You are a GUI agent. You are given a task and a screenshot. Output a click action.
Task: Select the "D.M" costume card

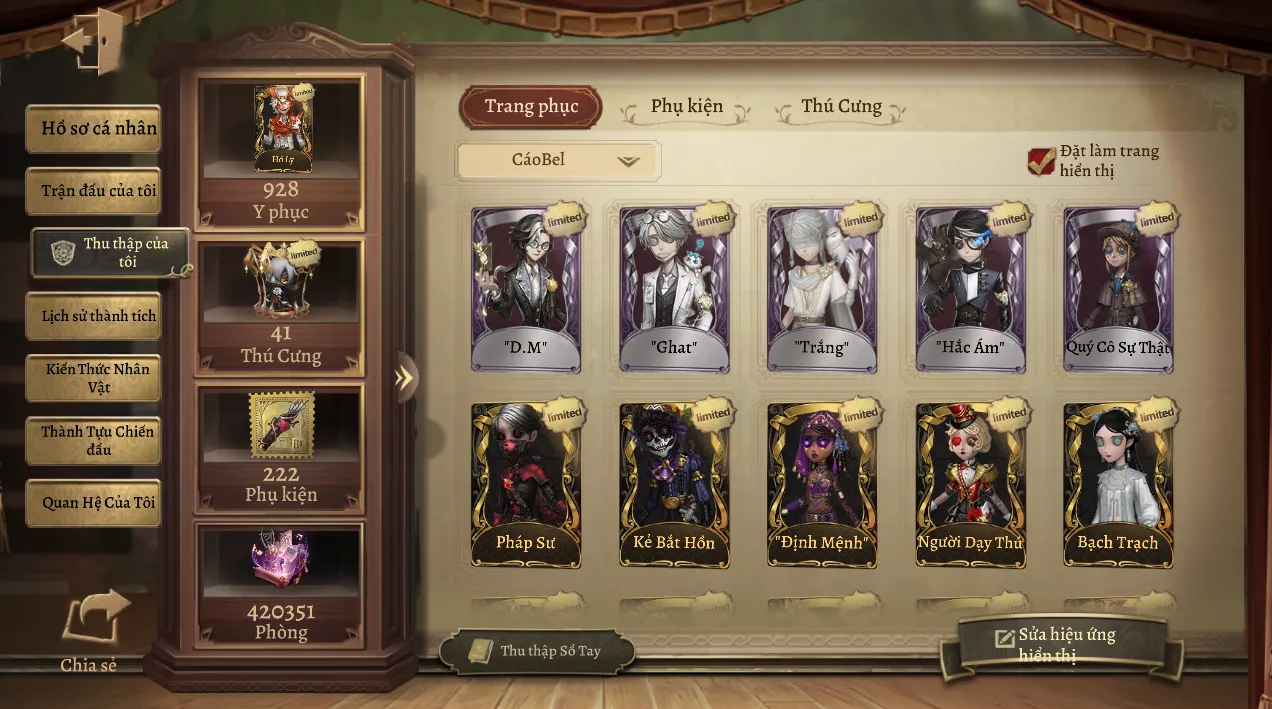[x=525, y=290]
